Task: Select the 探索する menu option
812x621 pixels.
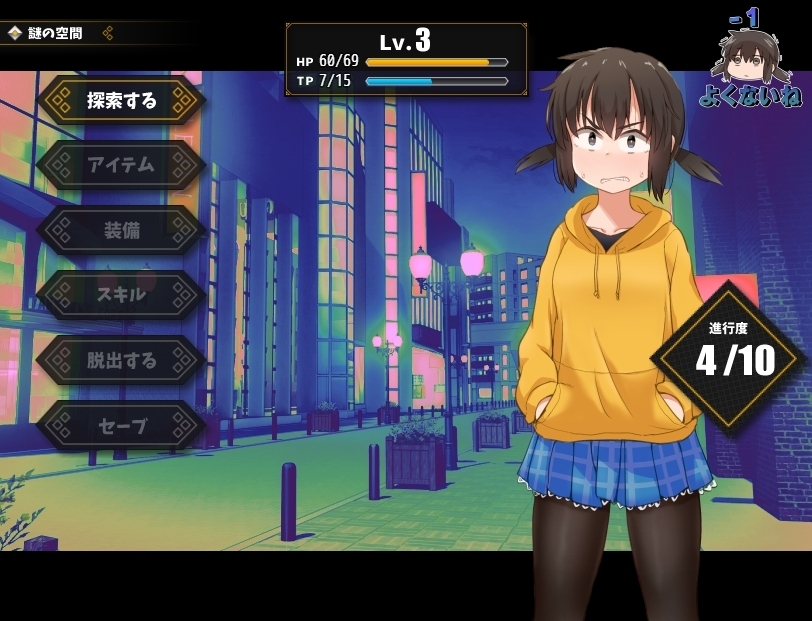Action: [x=122, y=100]
